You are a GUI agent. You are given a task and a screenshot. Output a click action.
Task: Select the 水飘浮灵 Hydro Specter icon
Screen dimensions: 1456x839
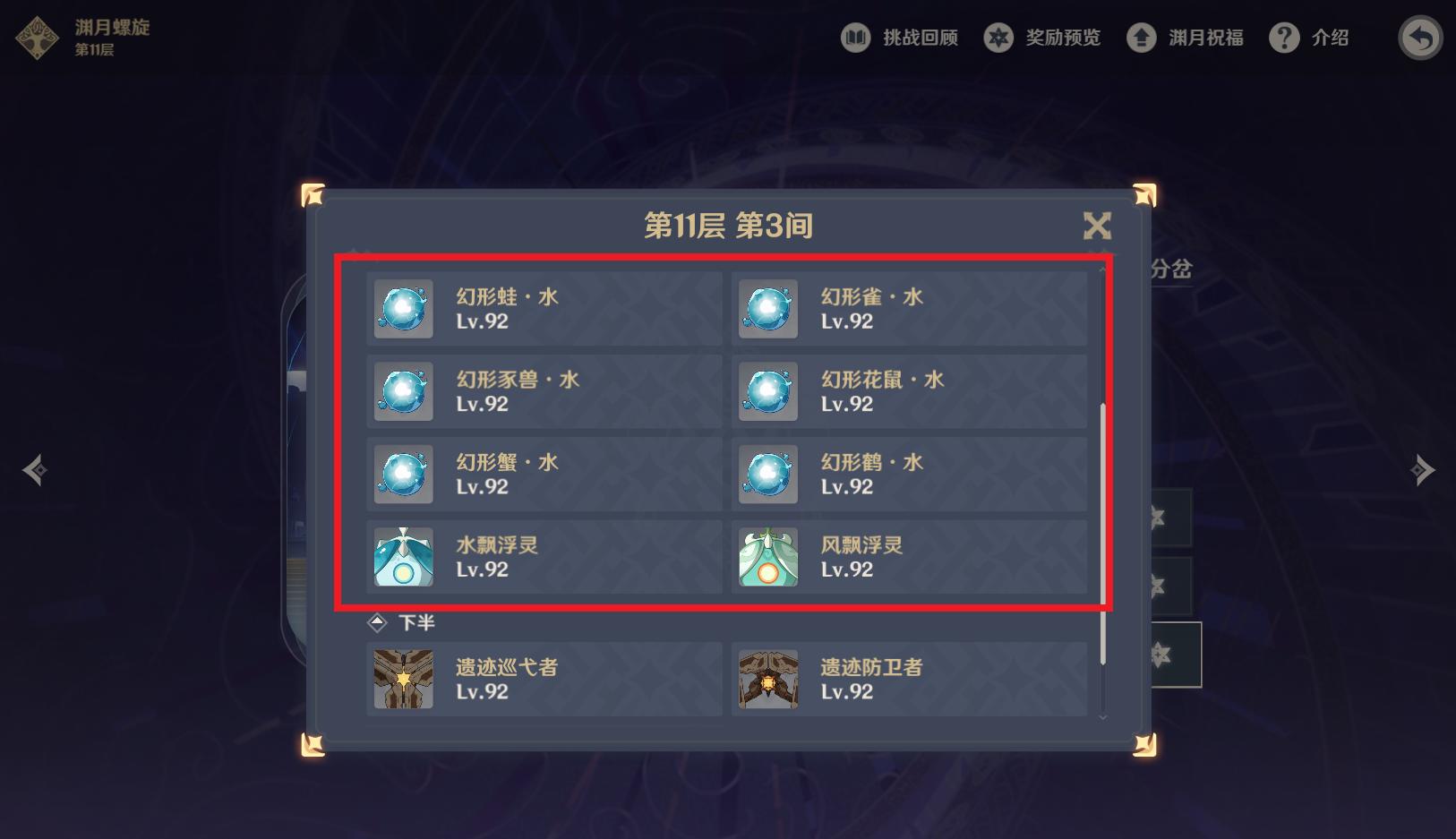point(403,557)
